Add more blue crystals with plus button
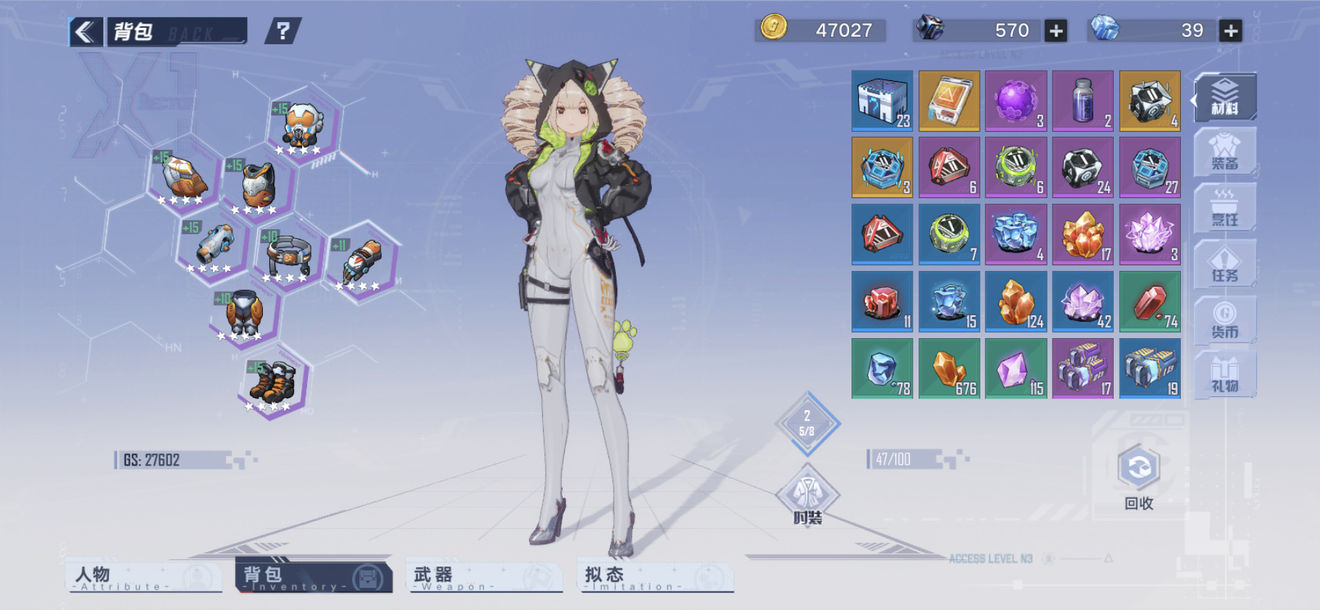Image resolution: width=1320 pixels, height=610 pixels. tap(1231, 31)
